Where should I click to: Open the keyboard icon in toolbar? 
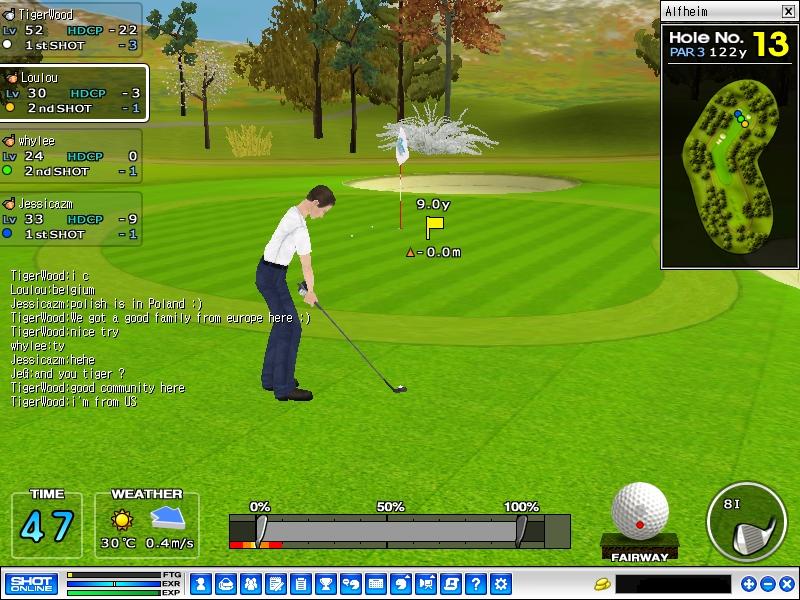click(376, 583)
